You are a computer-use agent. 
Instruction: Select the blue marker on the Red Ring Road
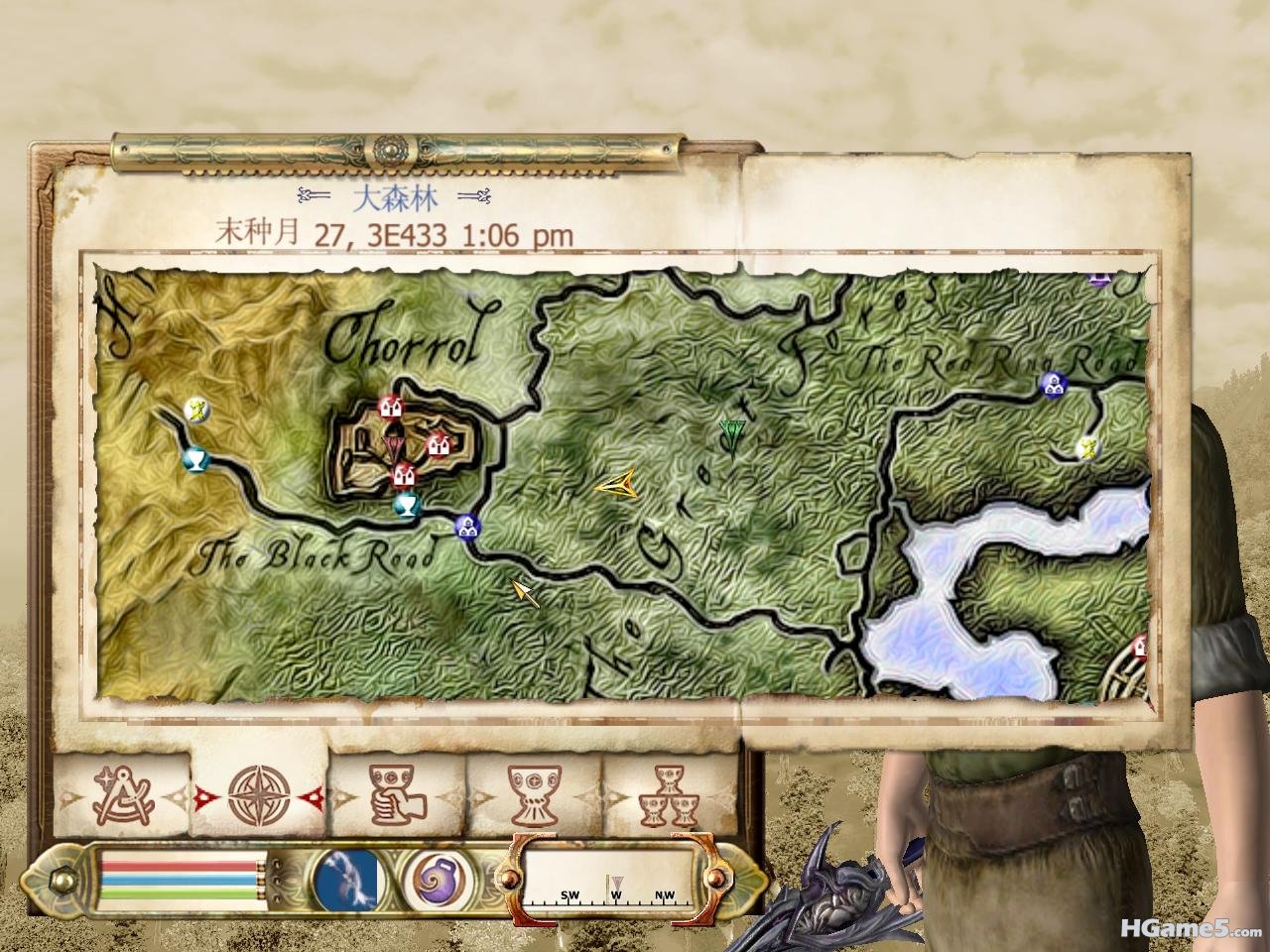pyautogui.click(x=1051, y=384)
